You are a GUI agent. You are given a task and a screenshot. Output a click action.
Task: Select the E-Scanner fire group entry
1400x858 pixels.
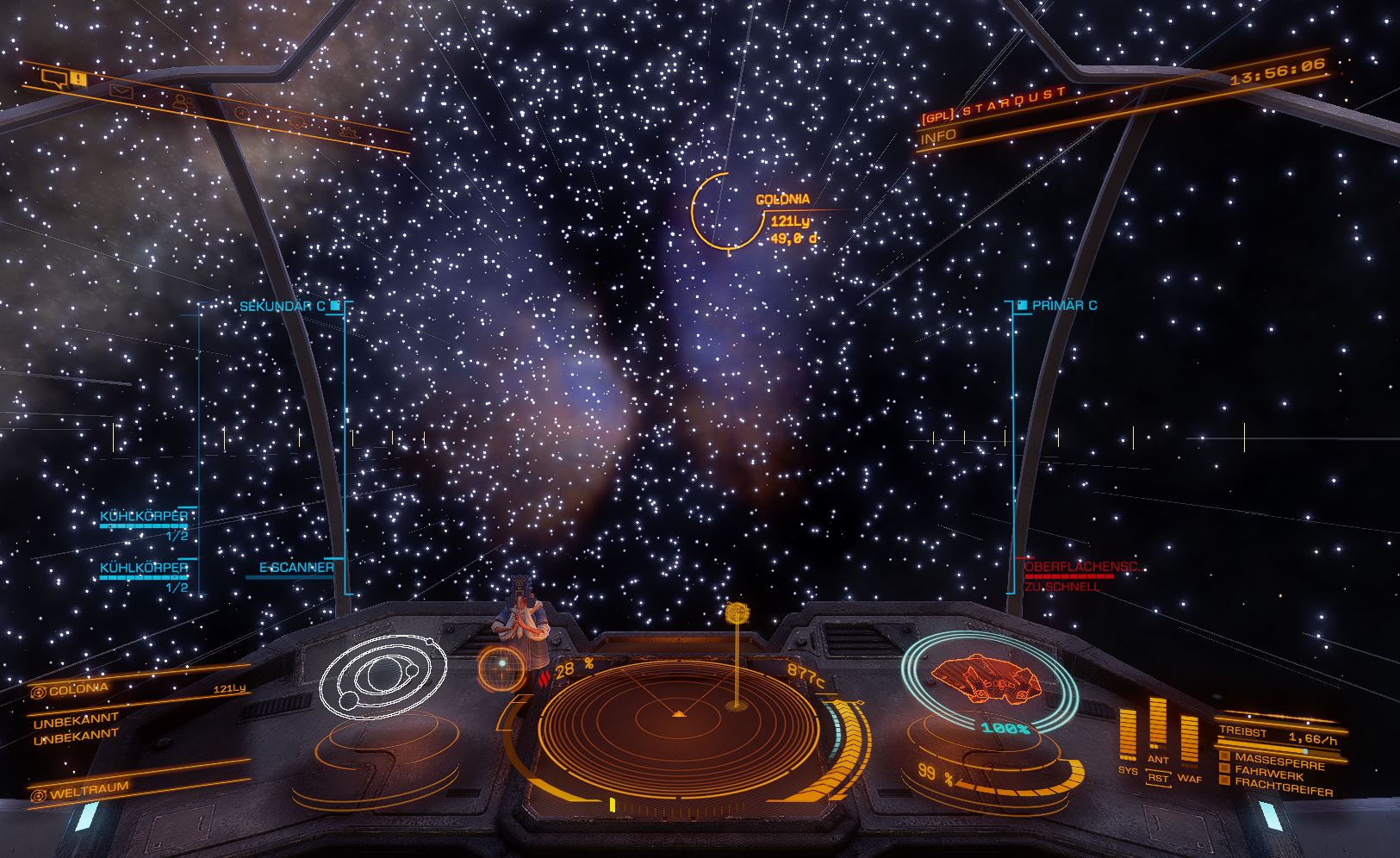[296, 569]
